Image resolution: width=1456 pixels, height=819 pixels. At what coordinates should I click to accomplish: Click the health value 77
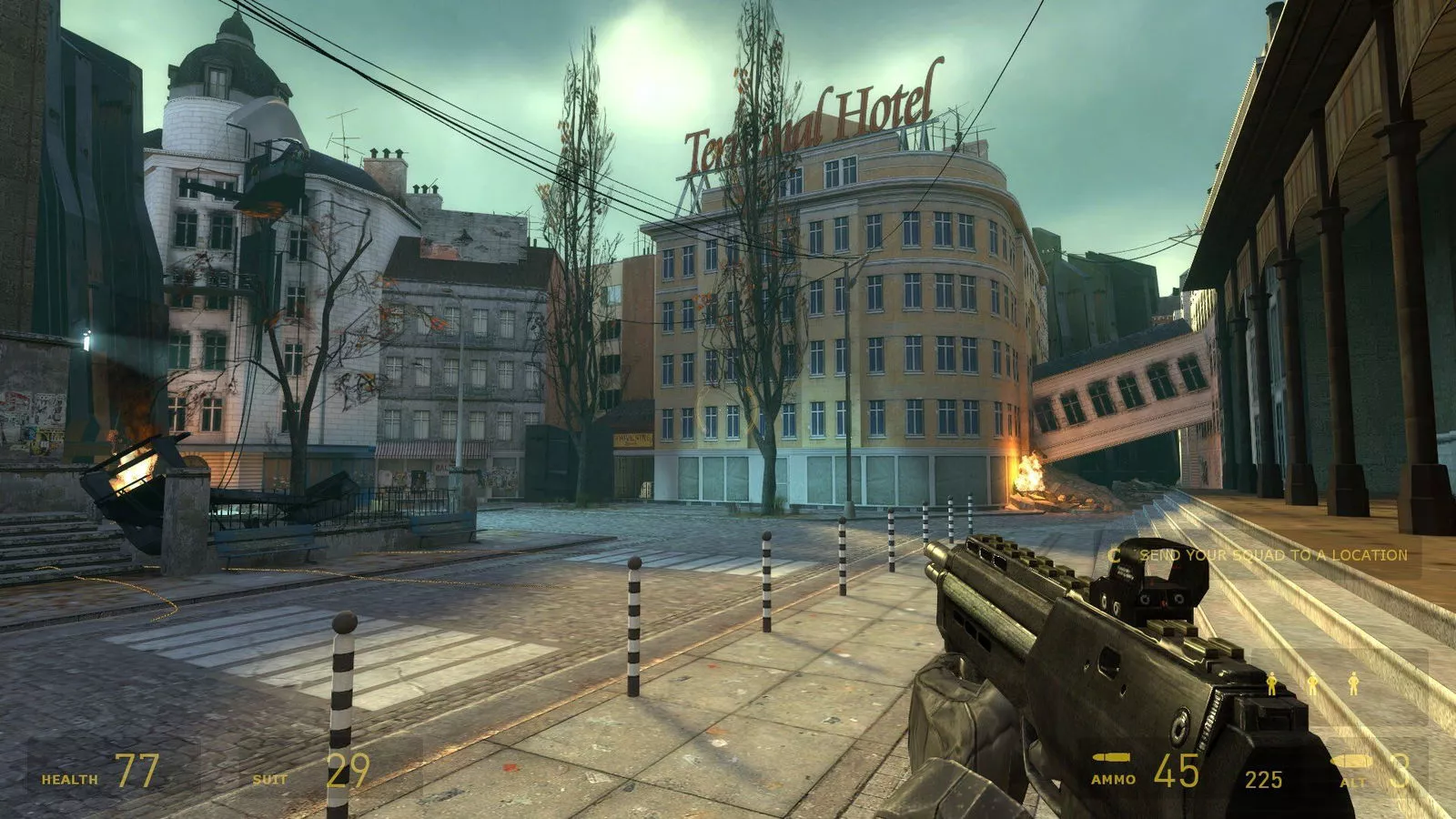click(138, 769)
